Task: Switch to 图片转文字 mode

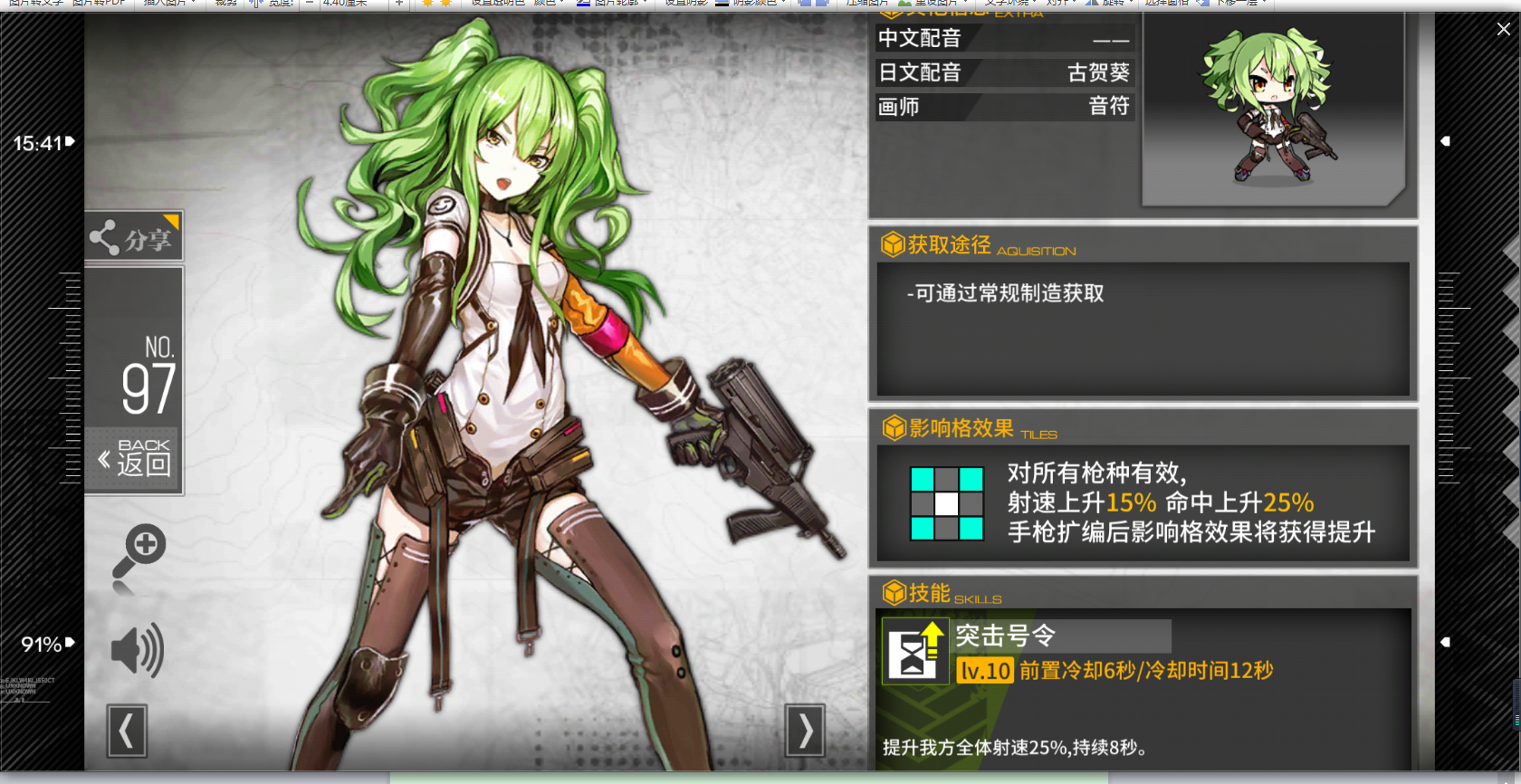Action: 36,5
